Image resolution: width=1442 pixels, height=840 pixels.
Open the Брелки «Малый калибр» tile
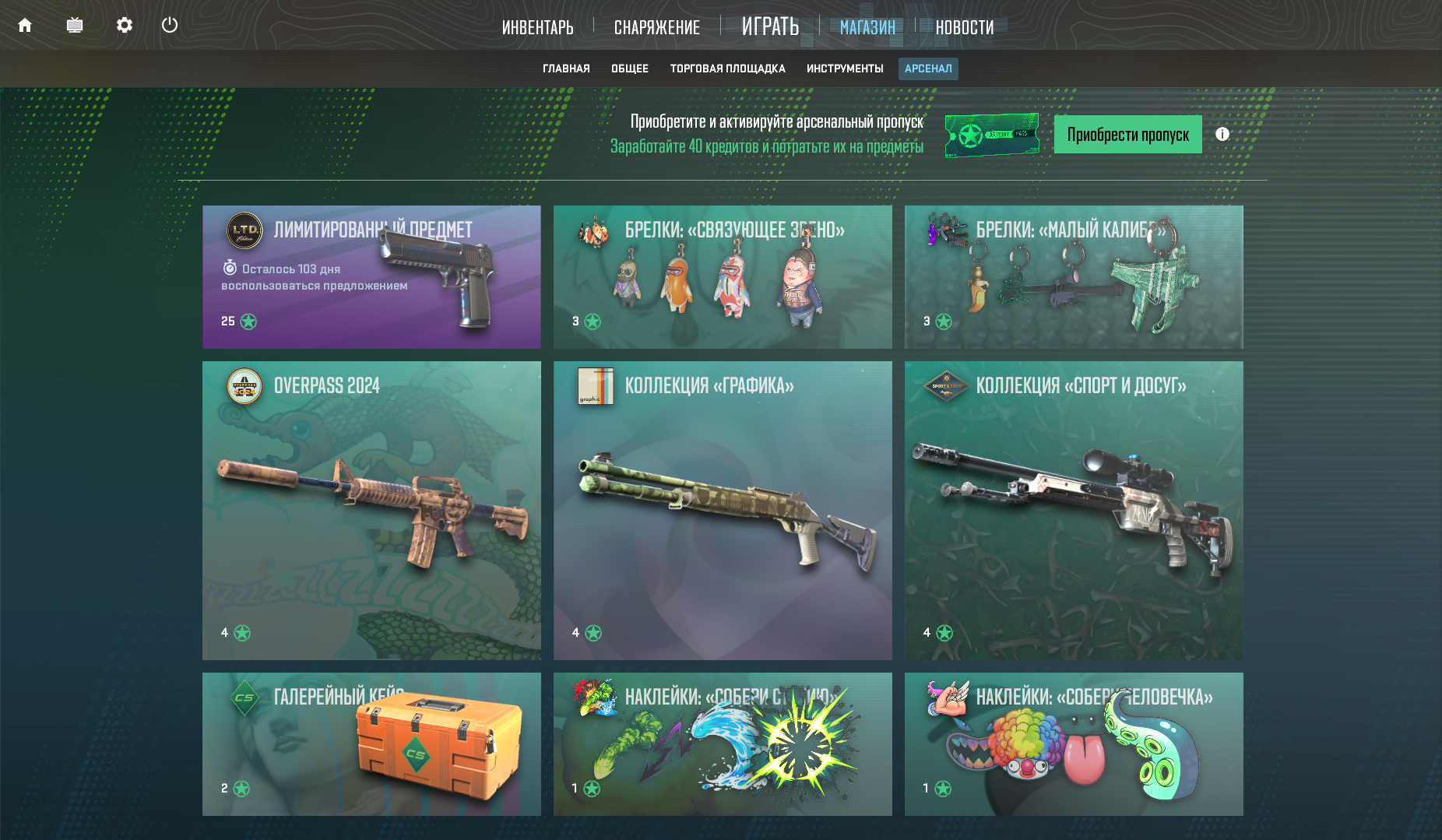[1074, 277]
